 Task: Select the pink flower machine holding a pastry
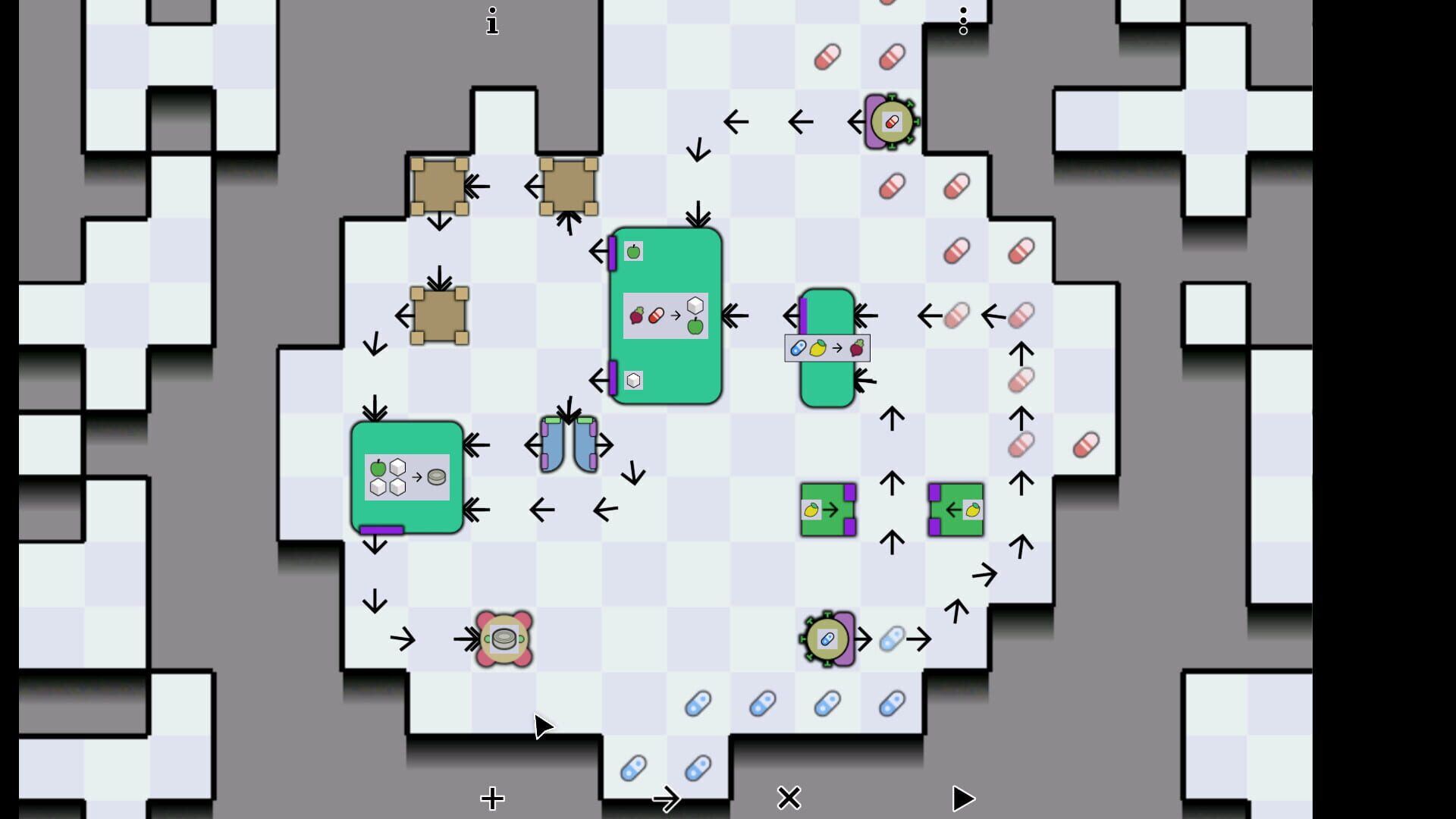pyautogui.click(x=503, y=637)
